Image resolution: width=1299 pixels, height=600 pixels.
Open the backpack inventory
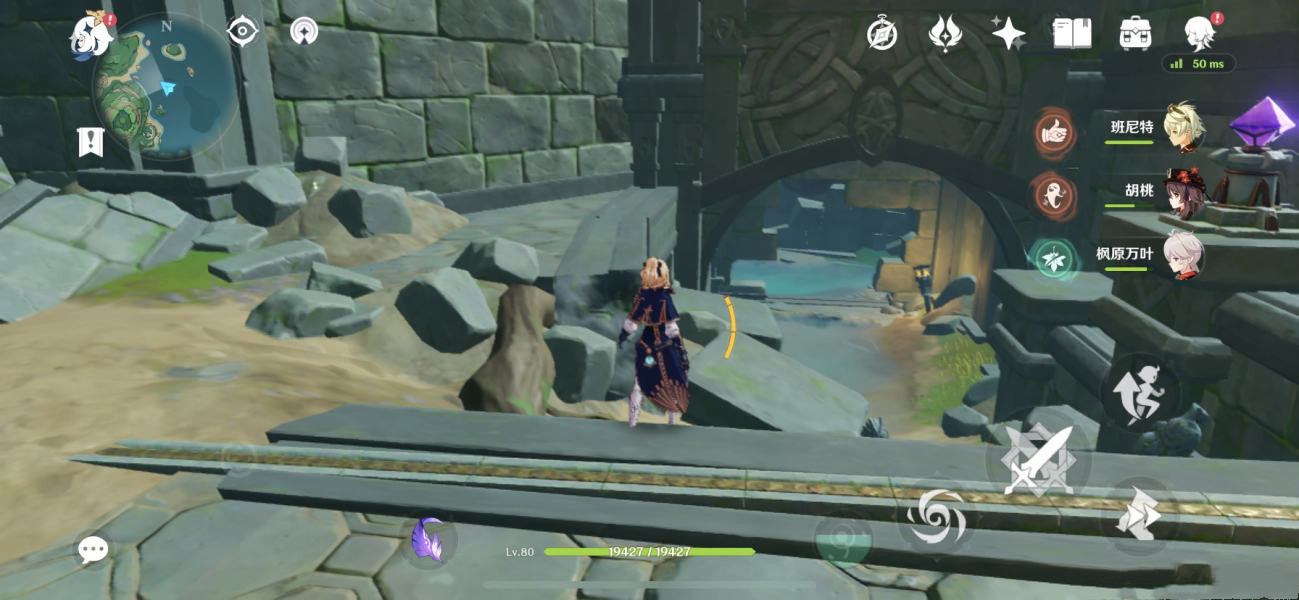(1135, 34)
